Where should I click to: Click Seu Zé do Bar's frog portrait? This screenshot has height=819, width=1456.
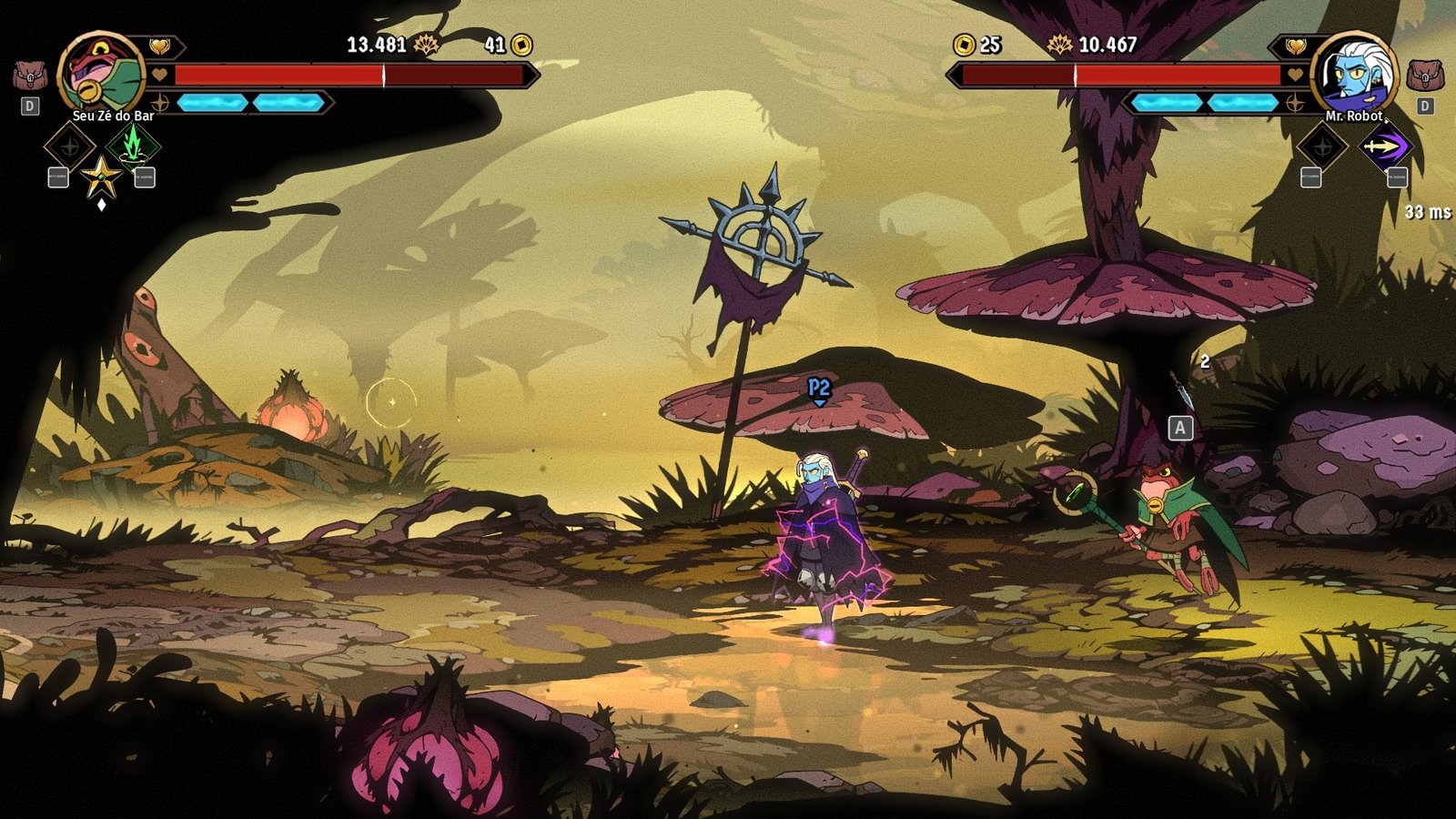pyautogui.click(x=101, y=75)
